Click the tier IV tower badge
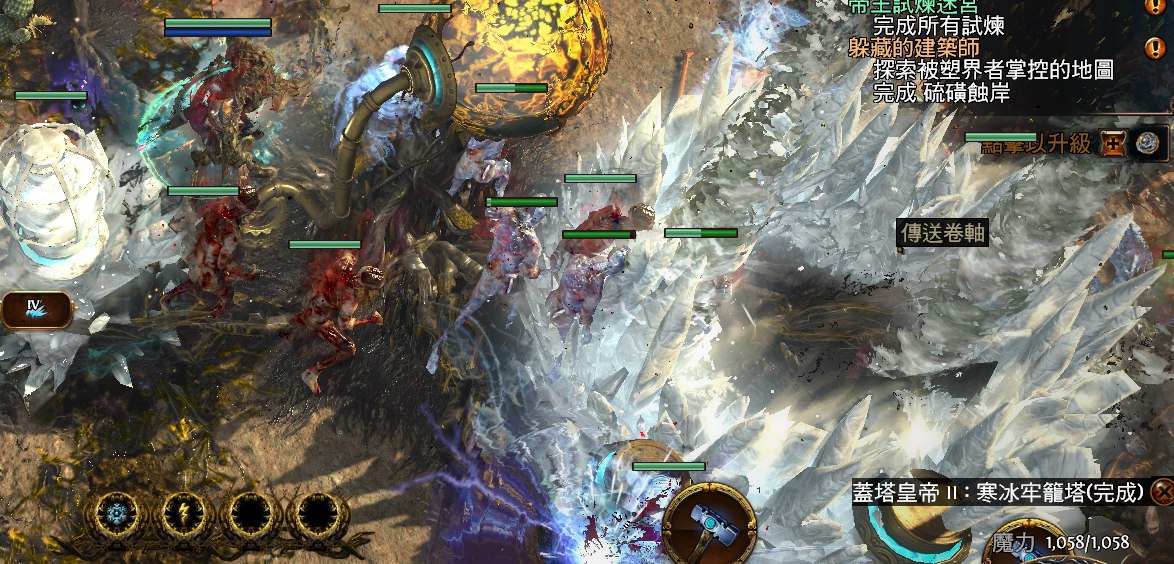Screen dimensions: 1174x564 [x=36, y=309]
